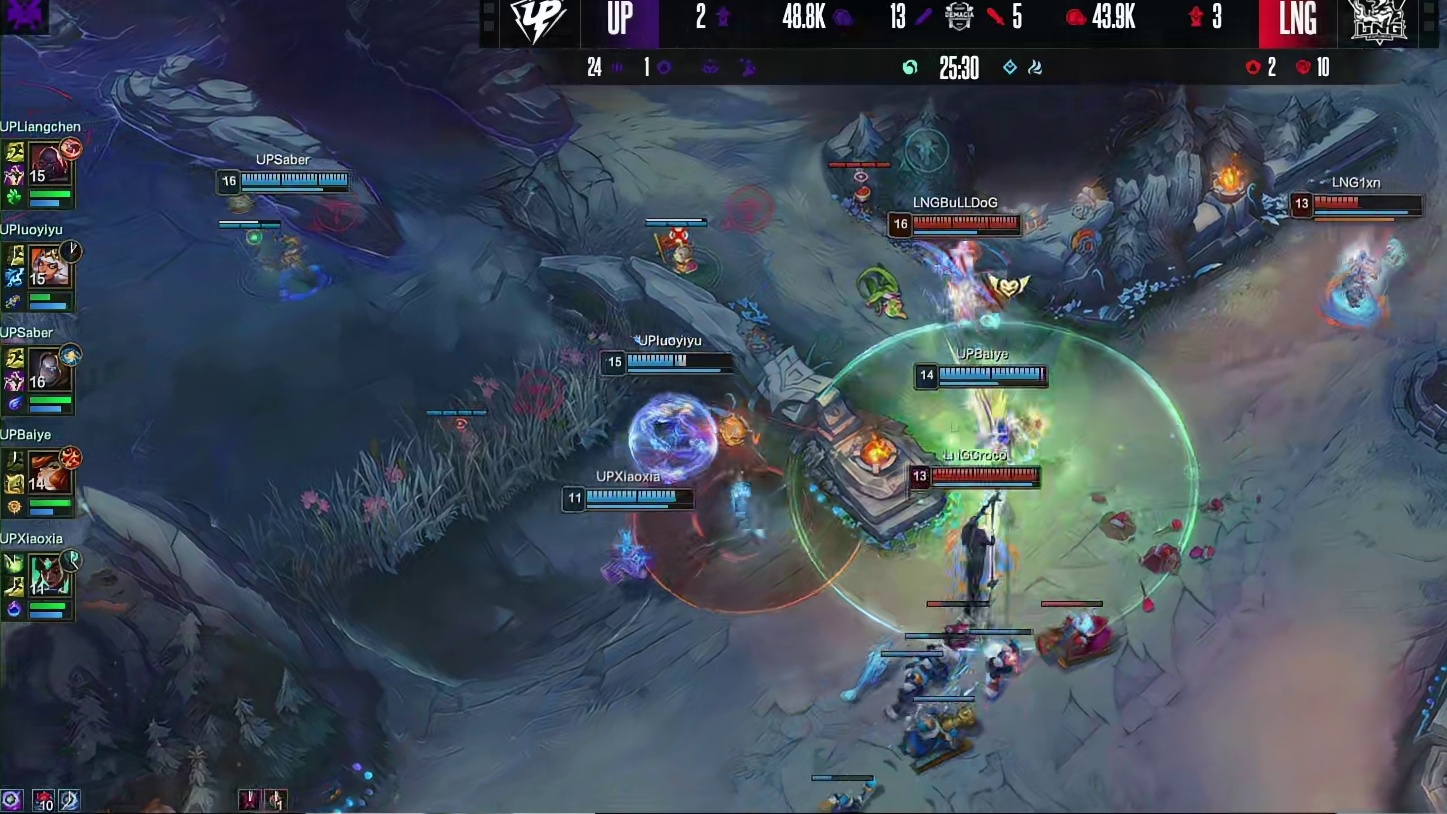
Task: Click UPLiangchen's ultimate ability indicator
Action: [x=71, y=149]
